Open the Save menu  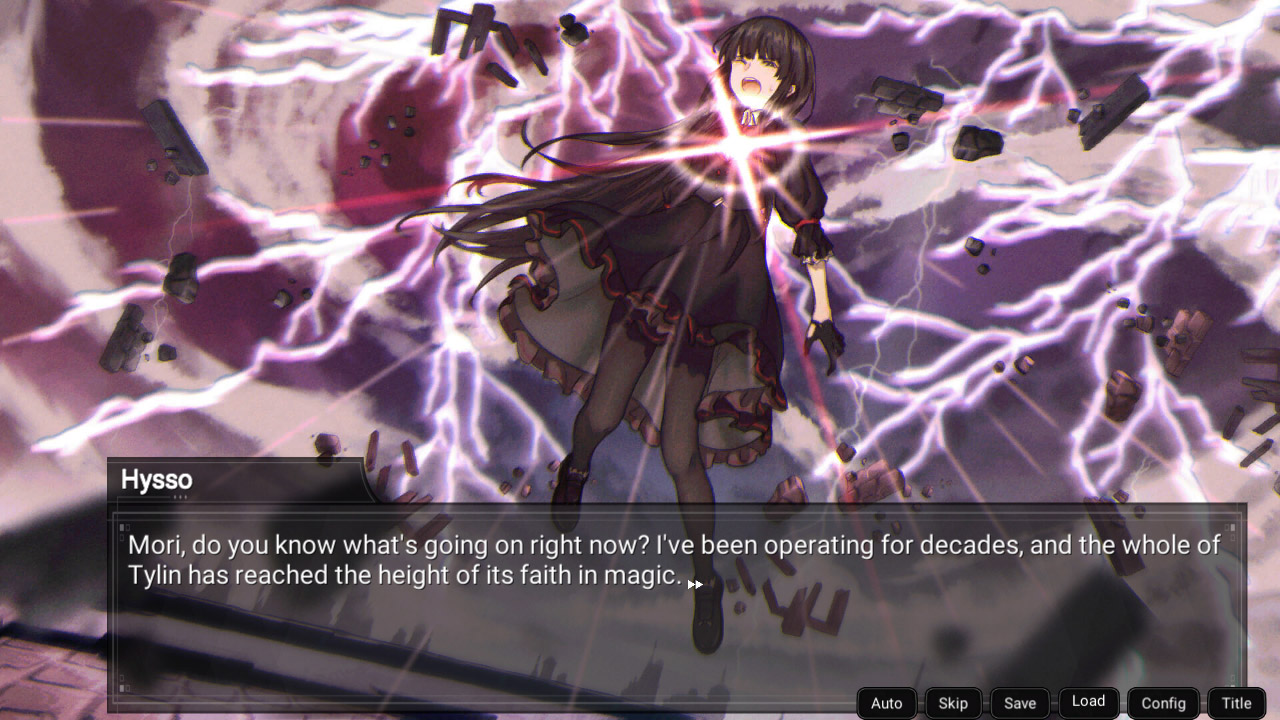1019,702
